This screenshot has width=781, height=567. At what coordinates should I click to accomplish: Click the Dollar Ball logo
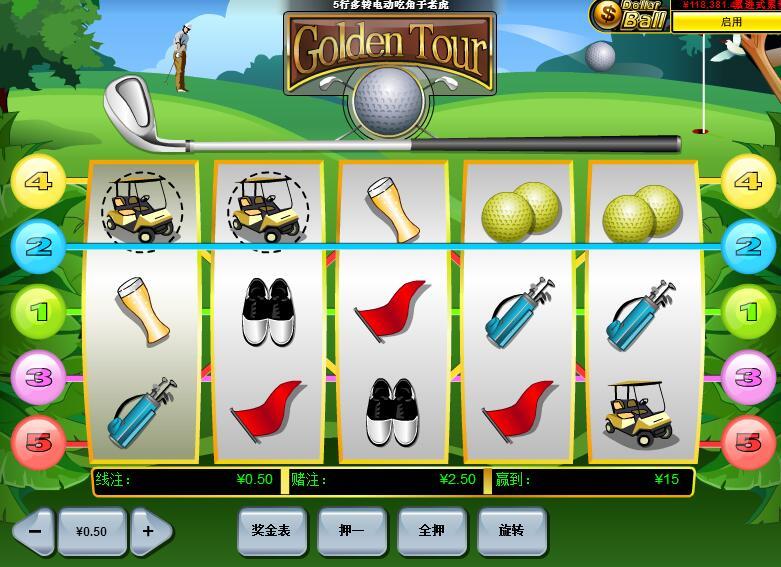(629, 16)
